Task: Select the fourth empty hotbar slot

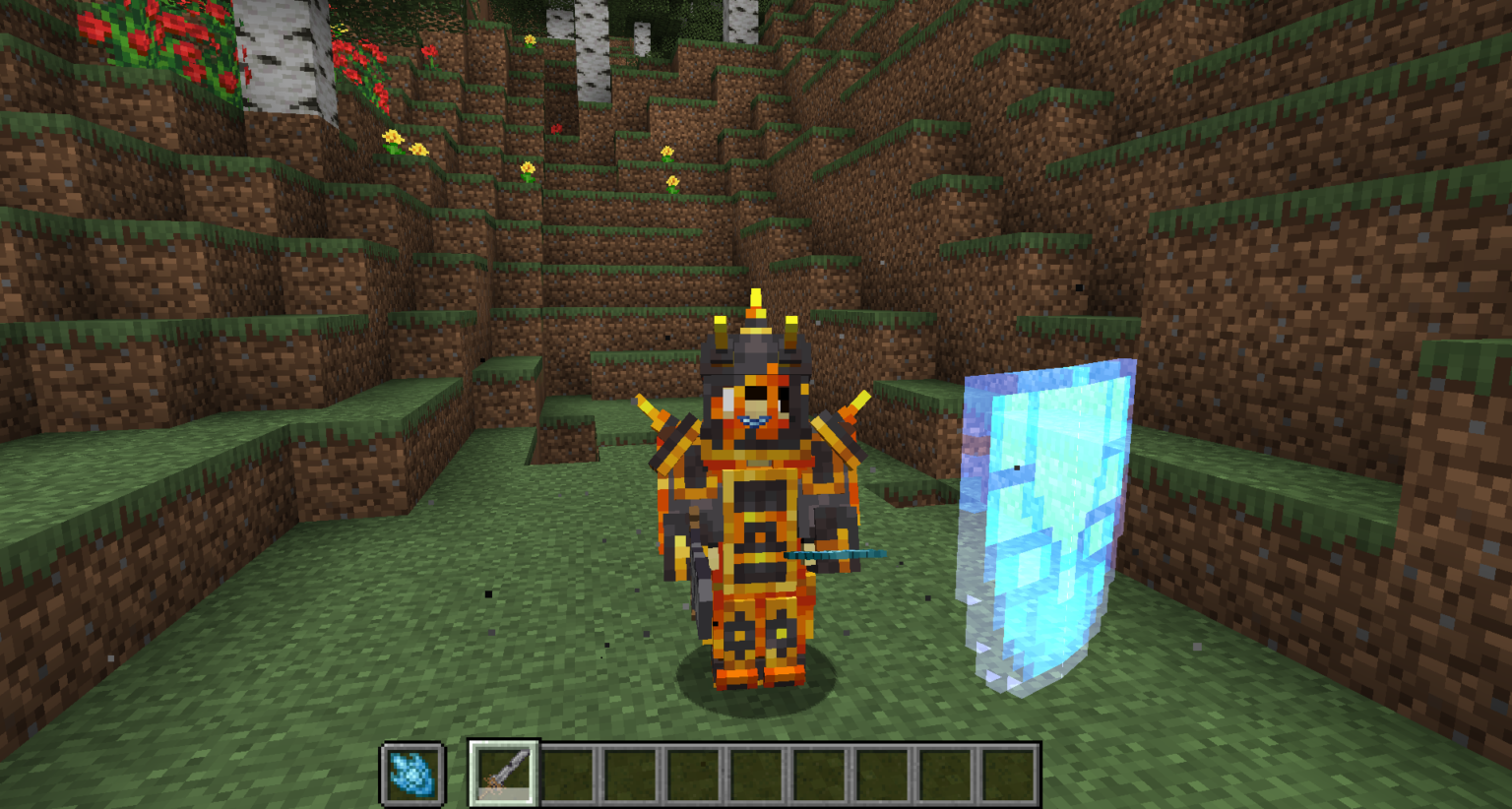Action: point(691,774)
